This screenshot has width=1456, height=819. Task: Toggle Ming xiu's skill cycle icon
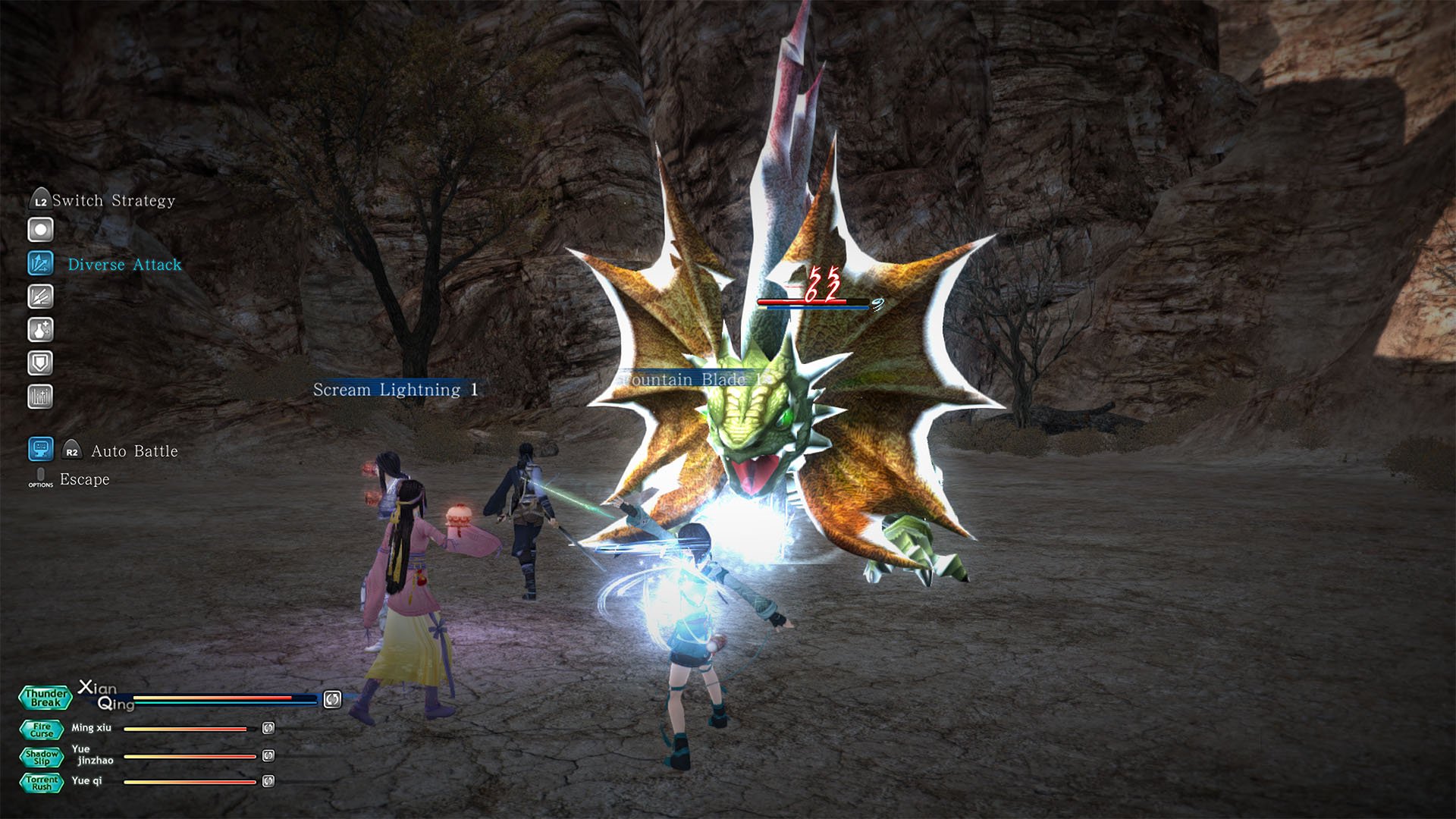267,729
